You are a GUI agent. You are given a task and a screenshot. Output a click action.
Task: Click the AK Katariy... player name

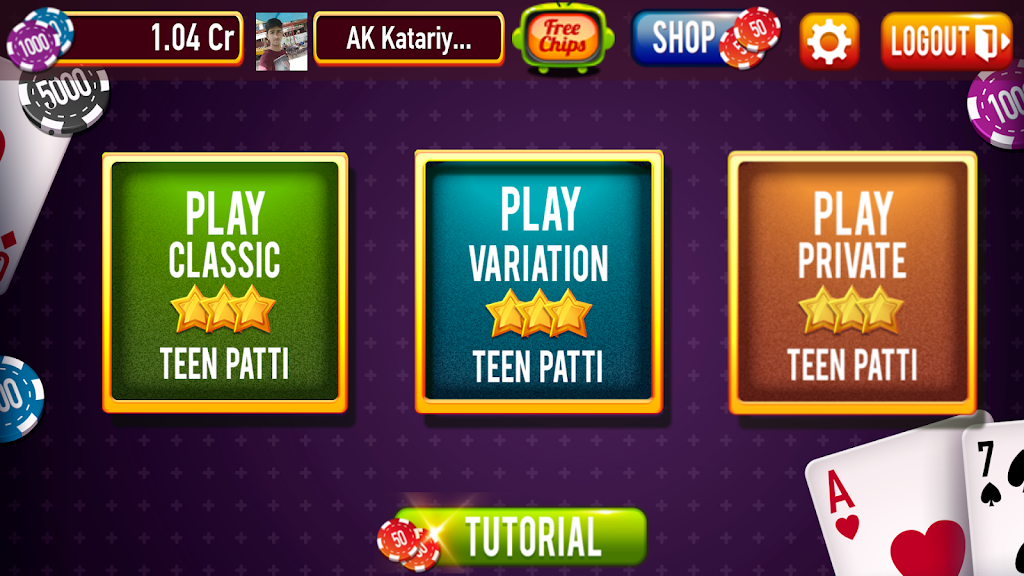408,39
